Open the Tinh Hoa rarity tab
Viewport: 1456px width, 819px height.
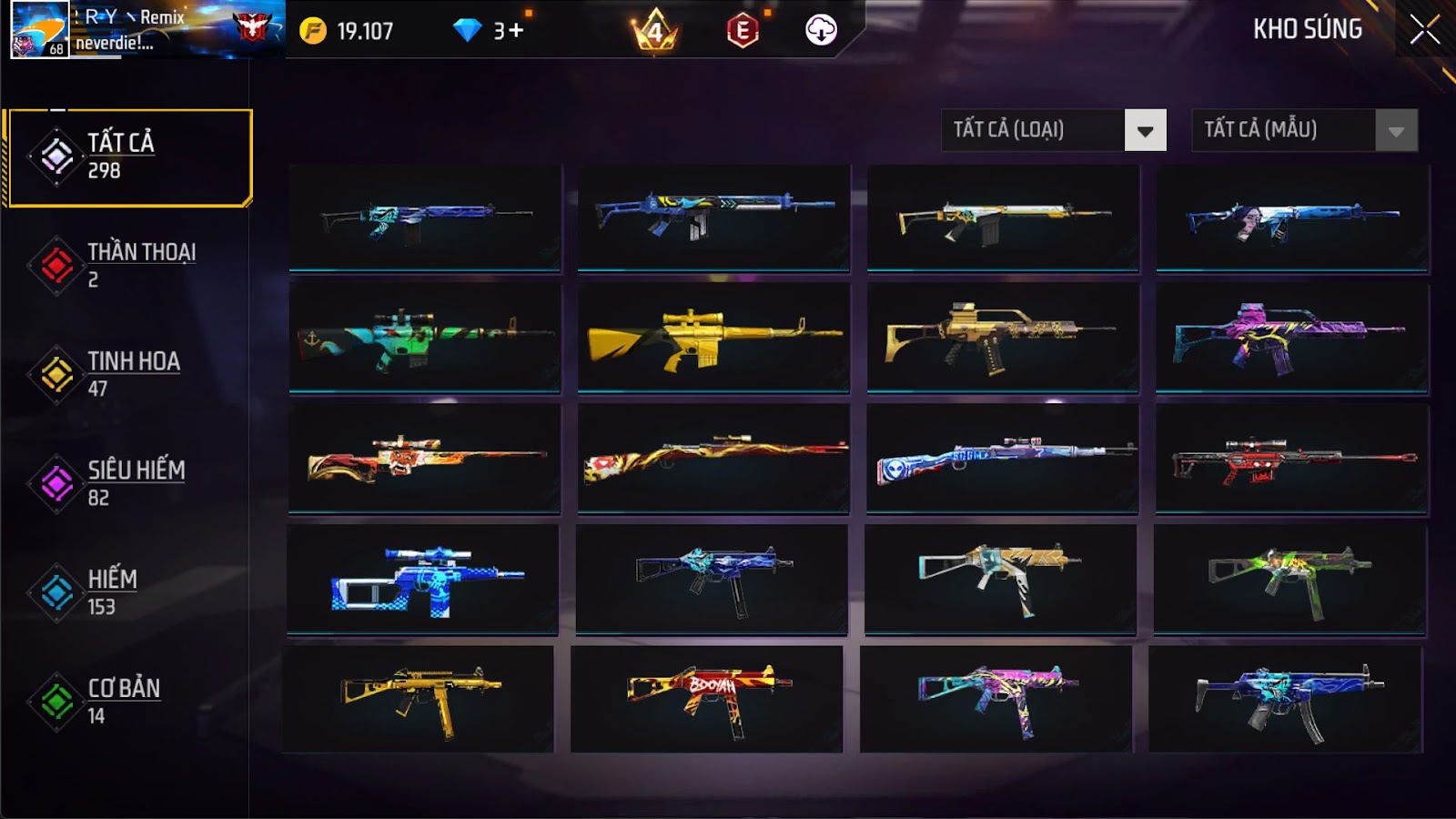pyautogui.click(x=128, y=374)
